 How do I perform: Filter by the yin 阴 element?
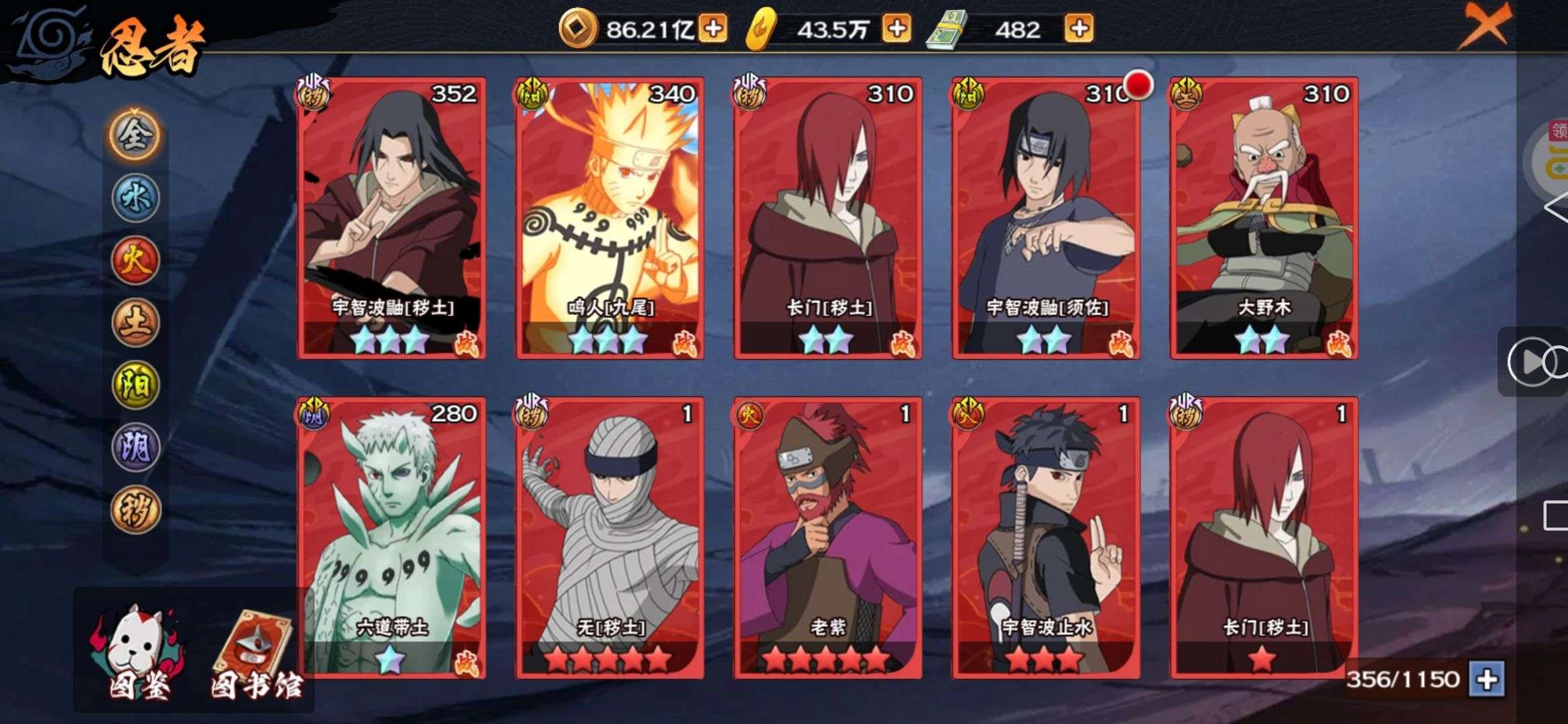point(135,447)
